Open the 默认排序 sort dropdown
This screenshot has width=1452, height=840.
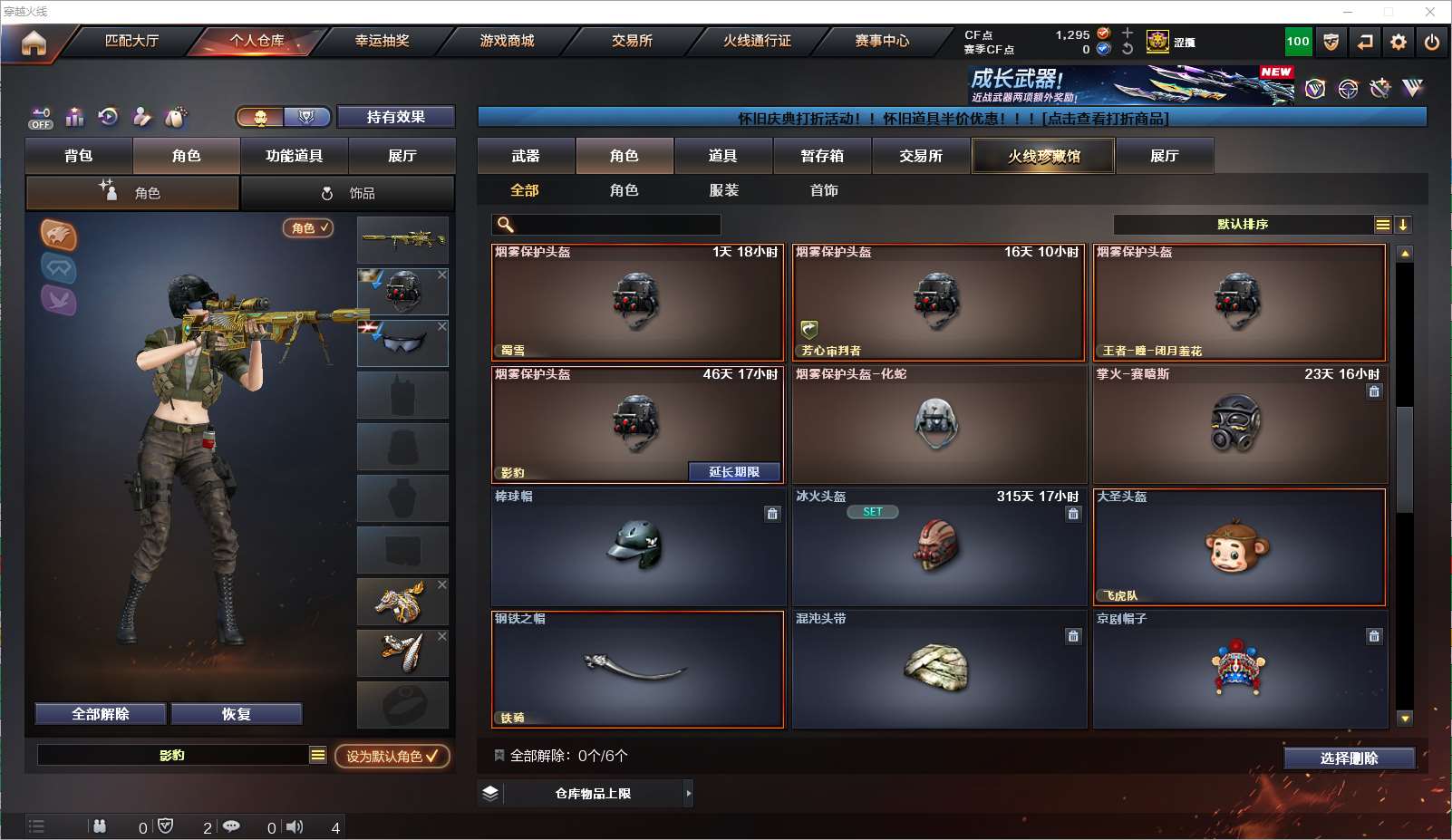(1243, 225)
